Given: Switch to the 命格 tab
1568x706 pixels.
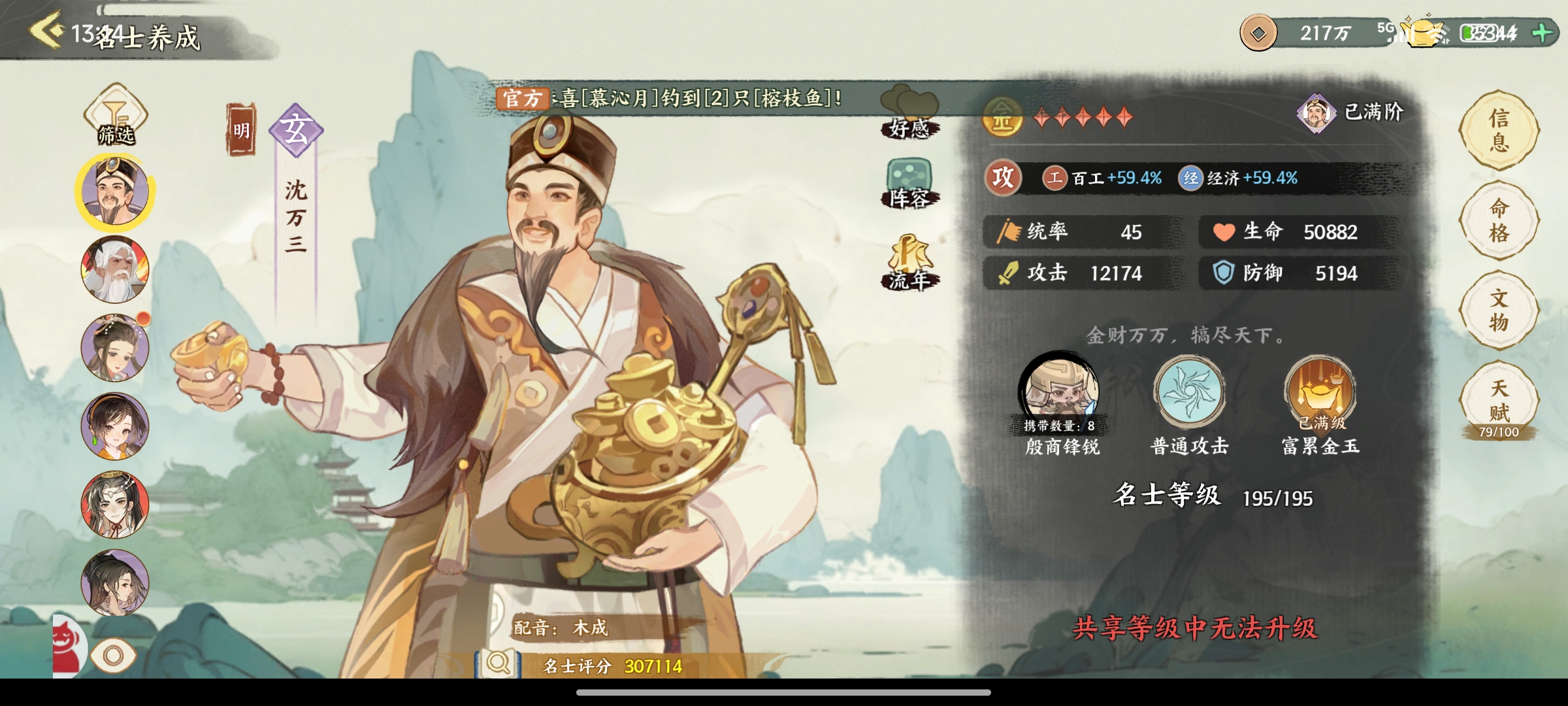Looking at the screenshot, I should coord(1499,220).
